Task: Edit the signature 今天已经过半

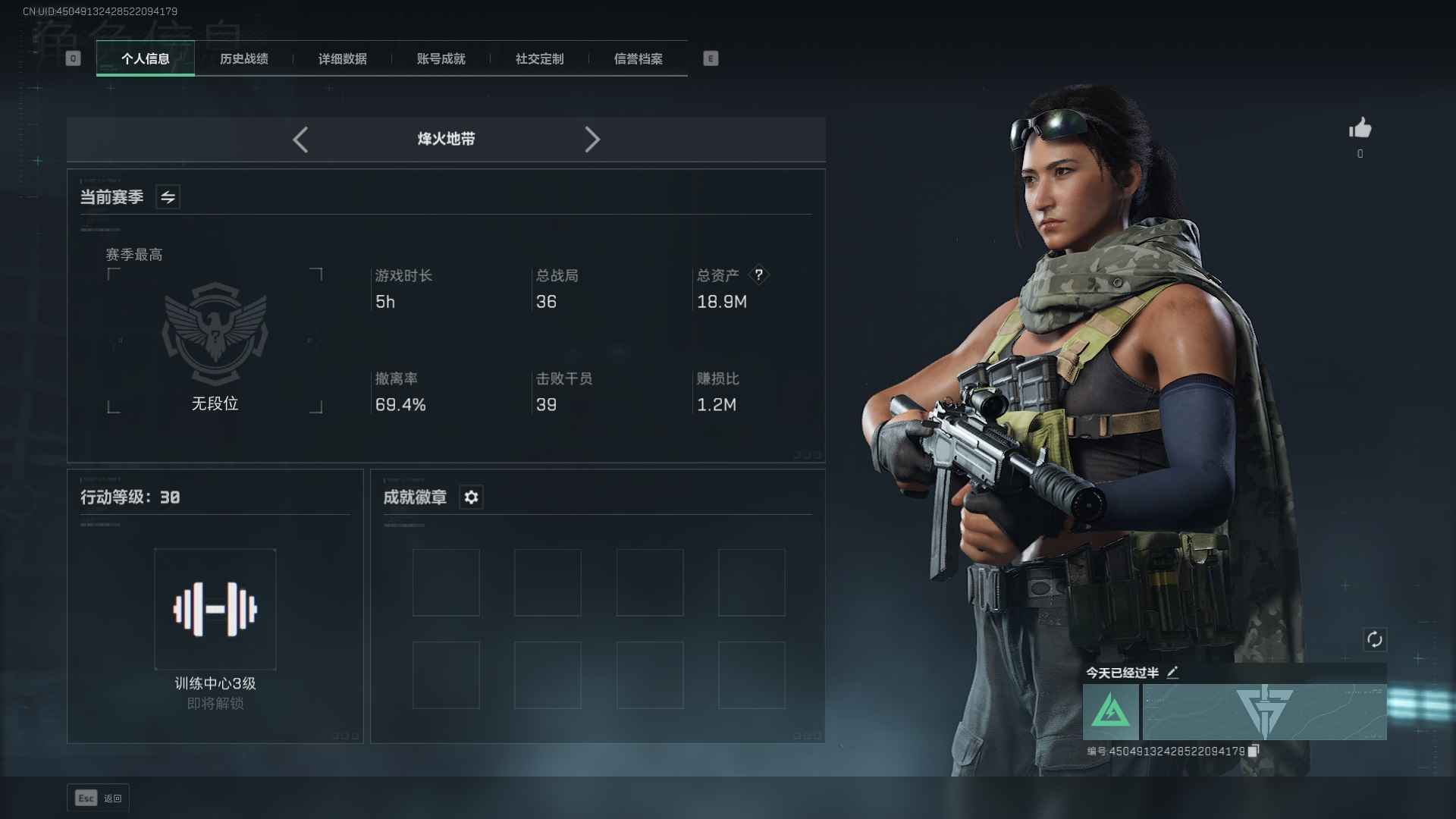Action: 1172,673
